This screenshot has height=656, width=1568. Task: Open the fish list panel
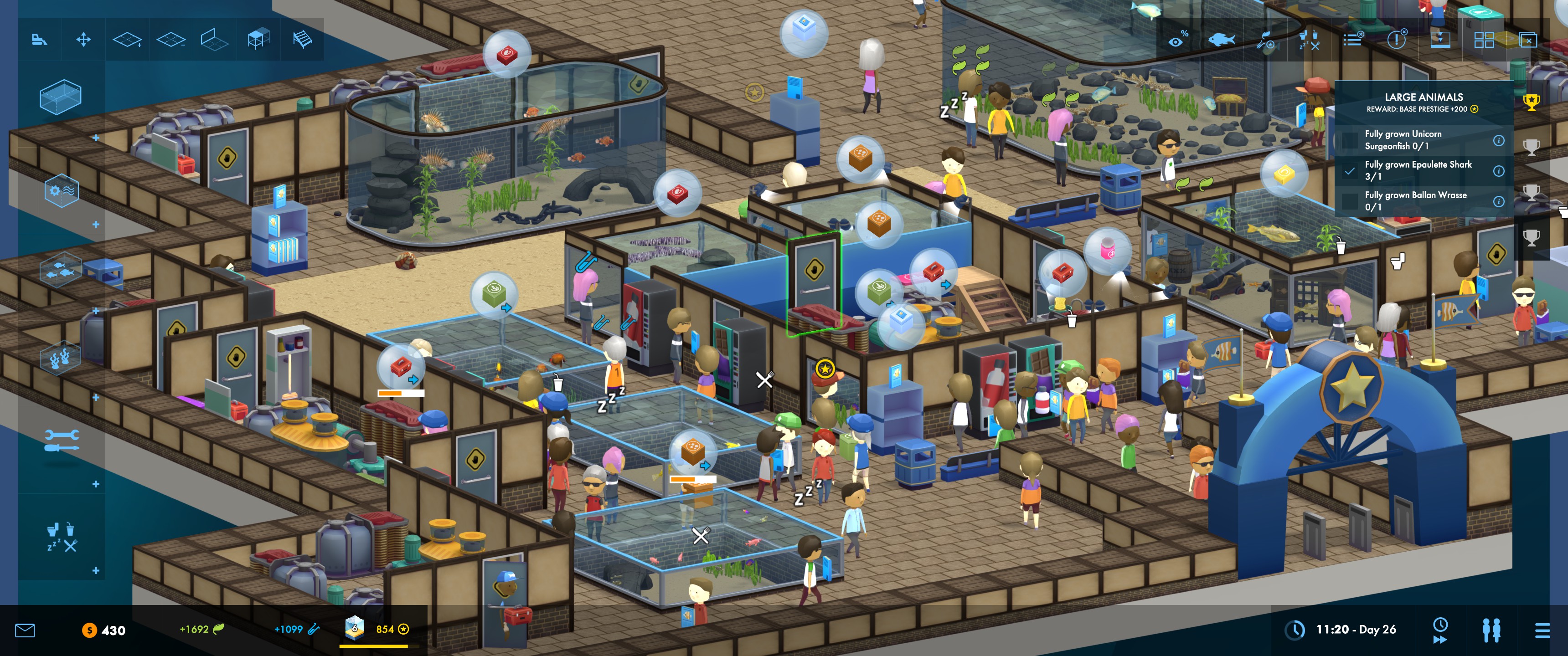click(1221, 40)
